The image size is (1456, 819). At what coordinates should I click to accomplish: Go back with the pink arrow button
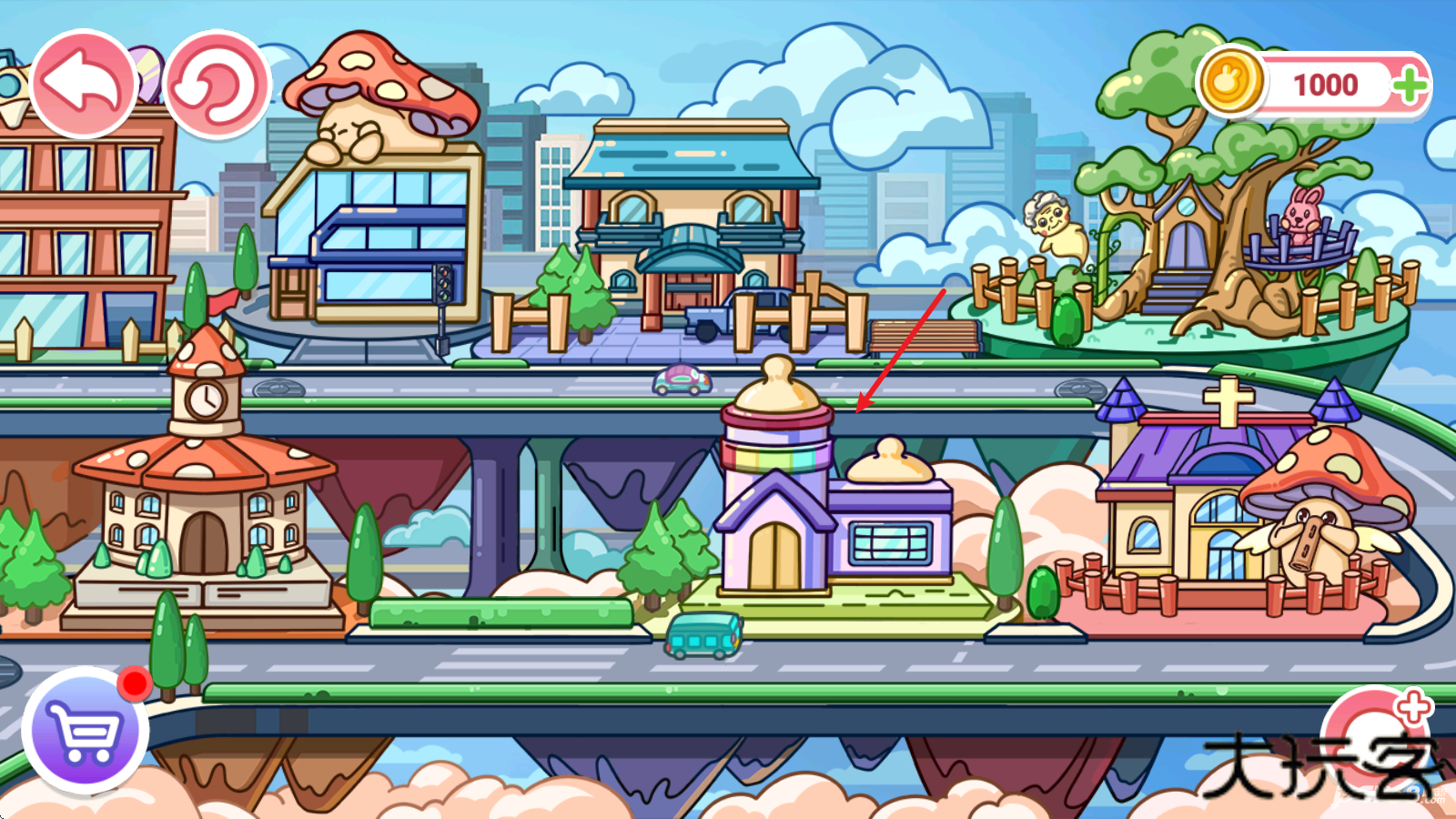point(83,85)
